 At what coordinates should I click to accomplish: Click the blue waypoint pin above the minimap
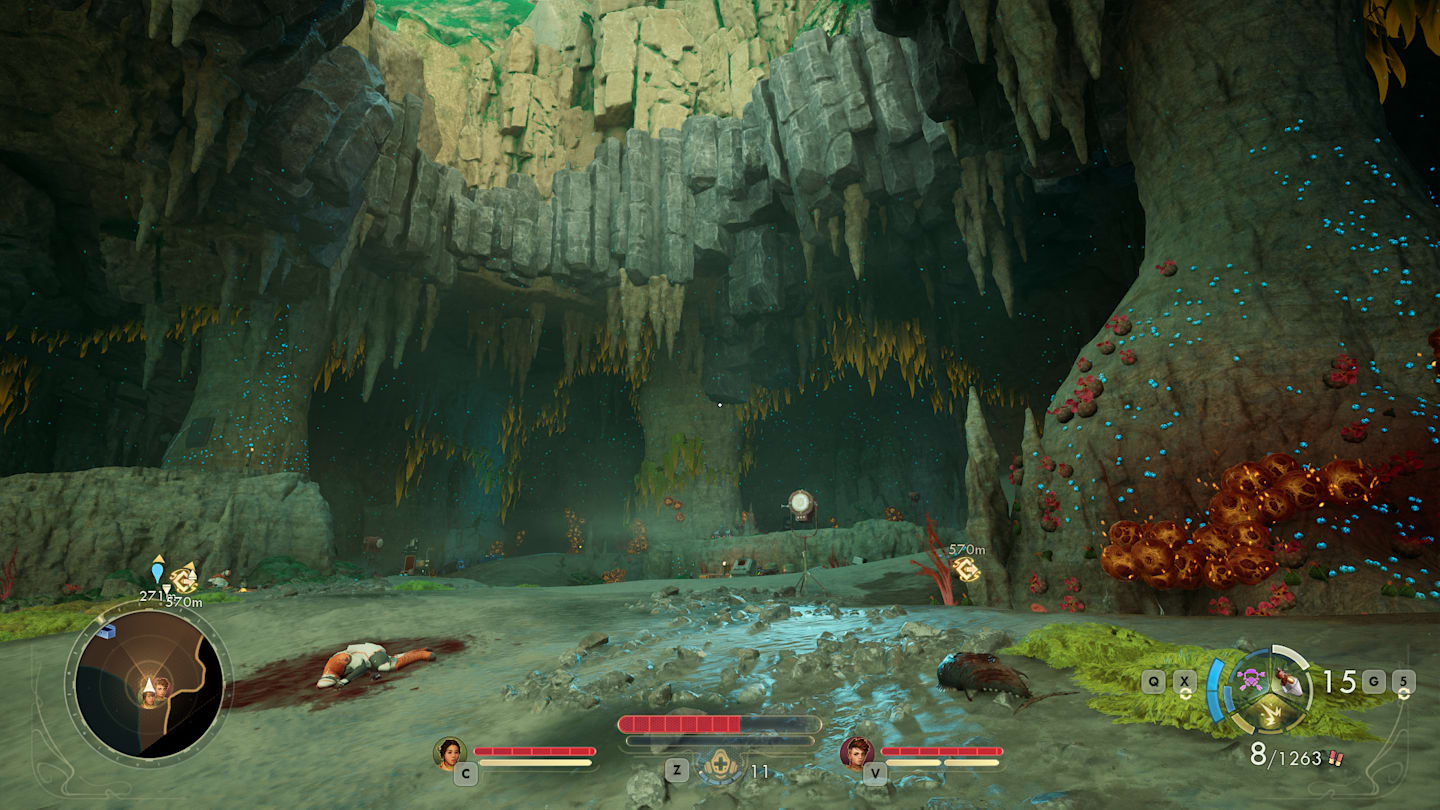tap(157, 571)
